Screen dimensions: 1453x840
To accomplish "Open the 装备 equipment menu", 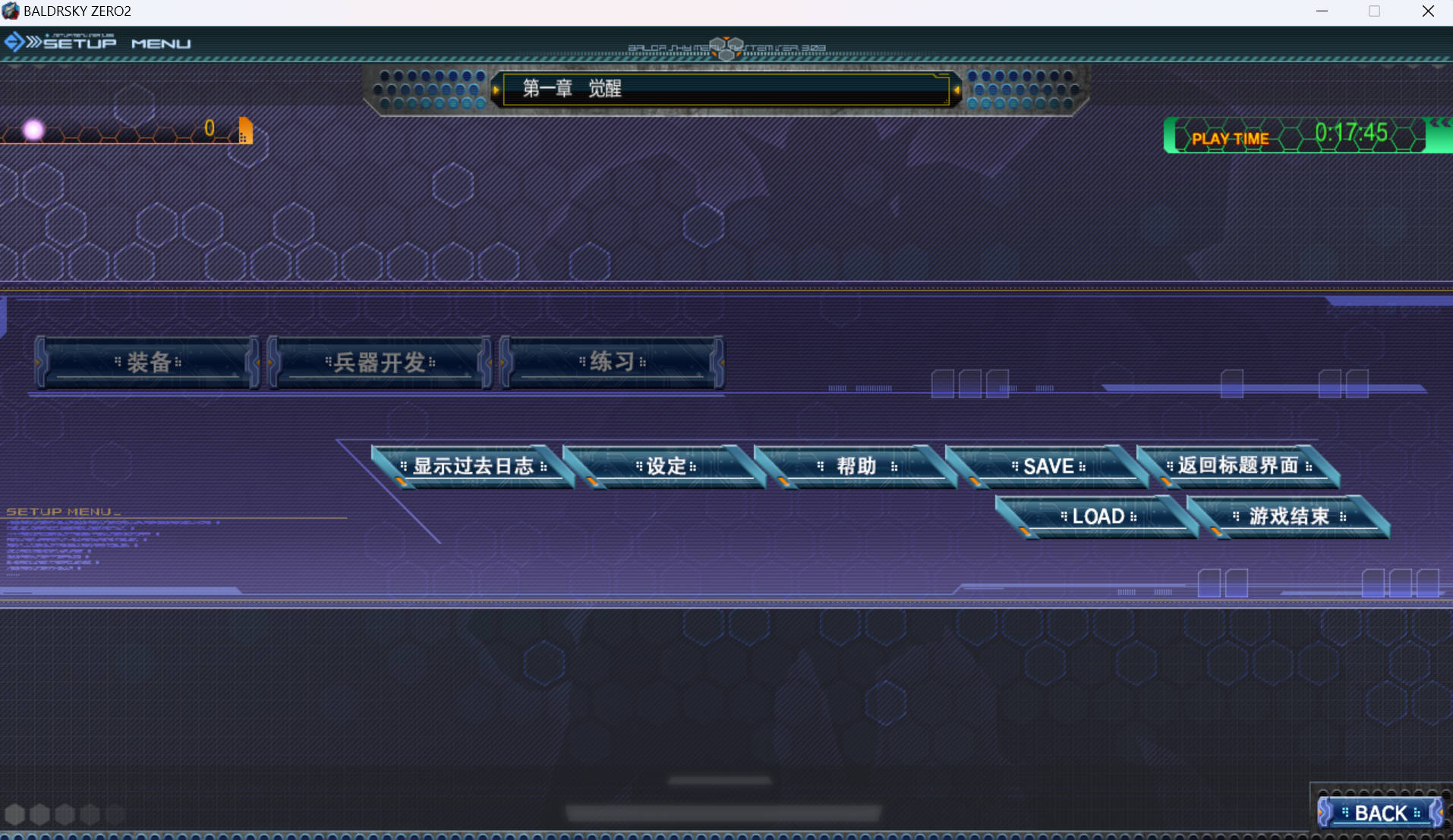I will 148,362.
